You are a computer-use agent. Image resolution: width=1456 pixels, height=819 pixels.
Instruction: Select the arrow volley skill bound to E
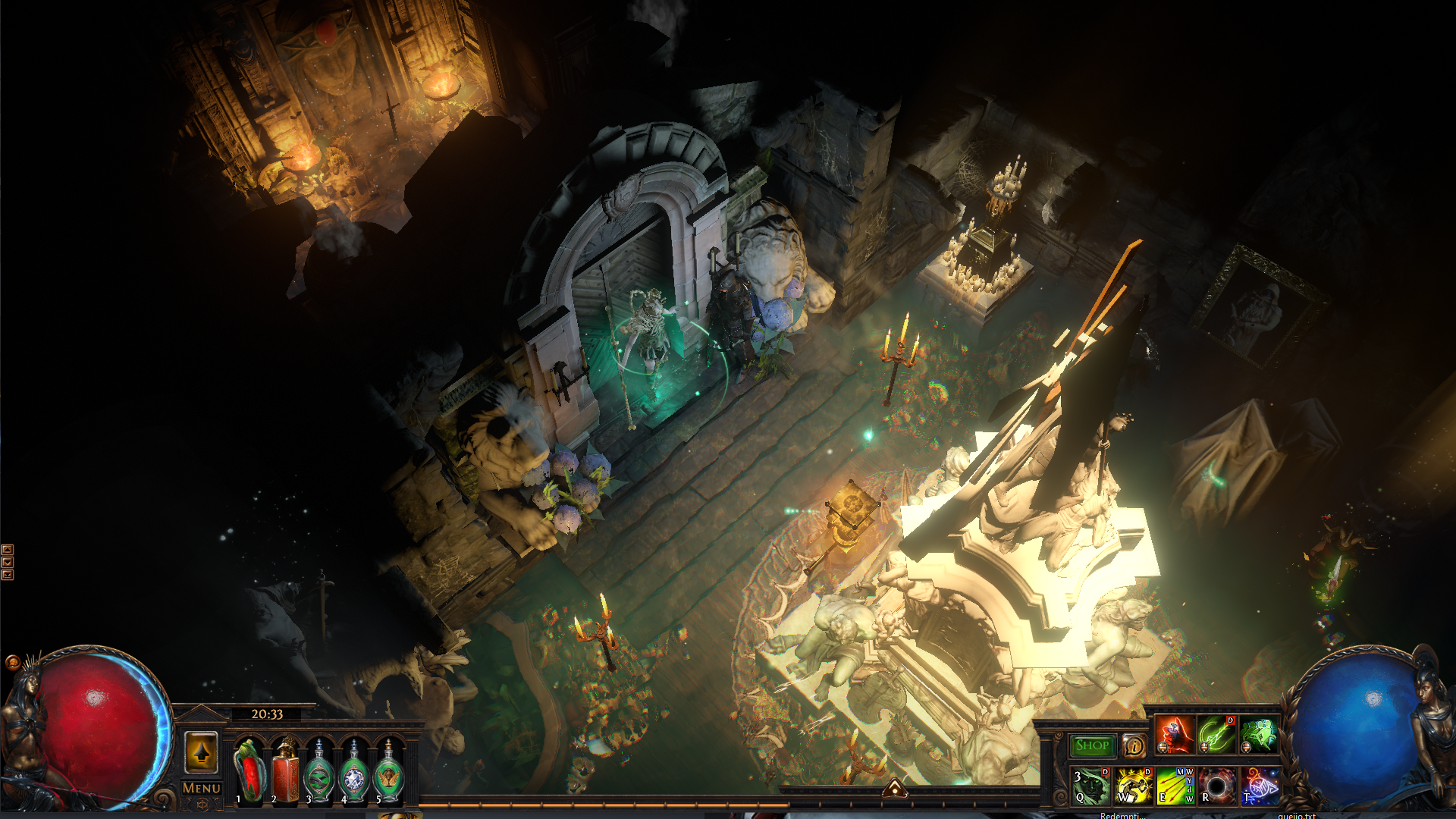[1175, 786]
